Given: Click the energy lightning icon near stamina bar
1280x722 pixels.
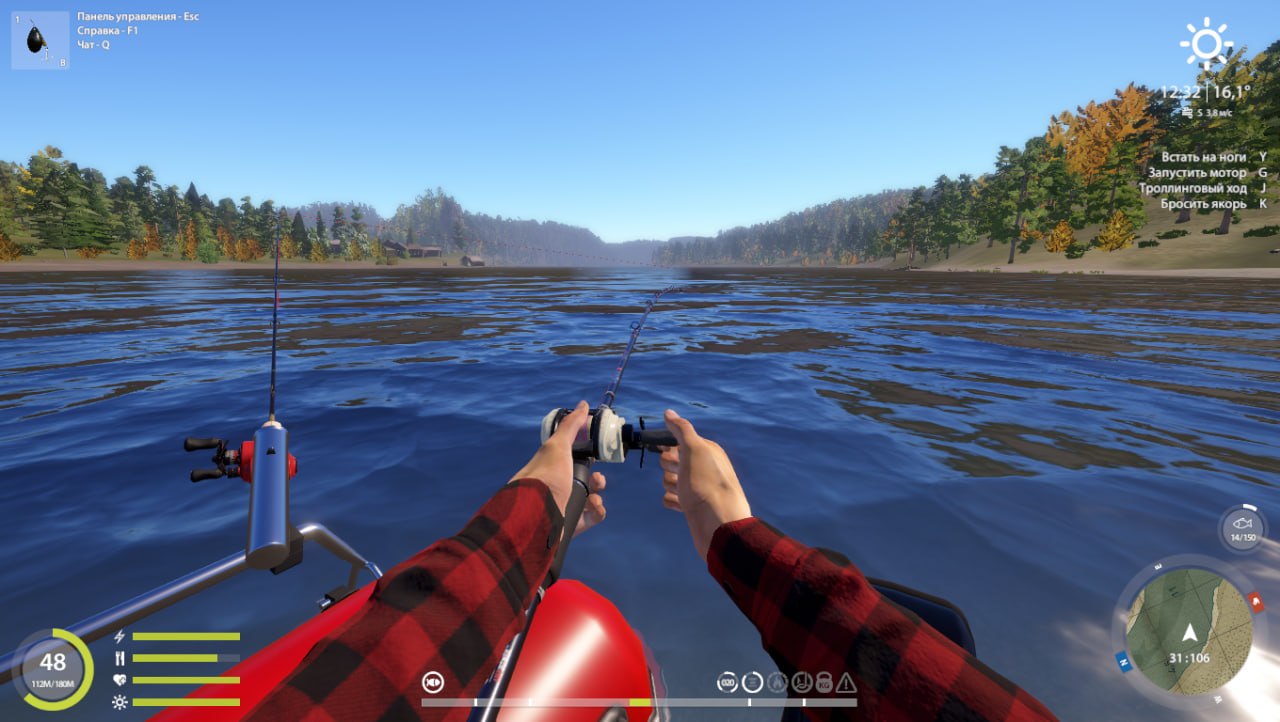Looking at the screenshot, I should tap(119, 636).
